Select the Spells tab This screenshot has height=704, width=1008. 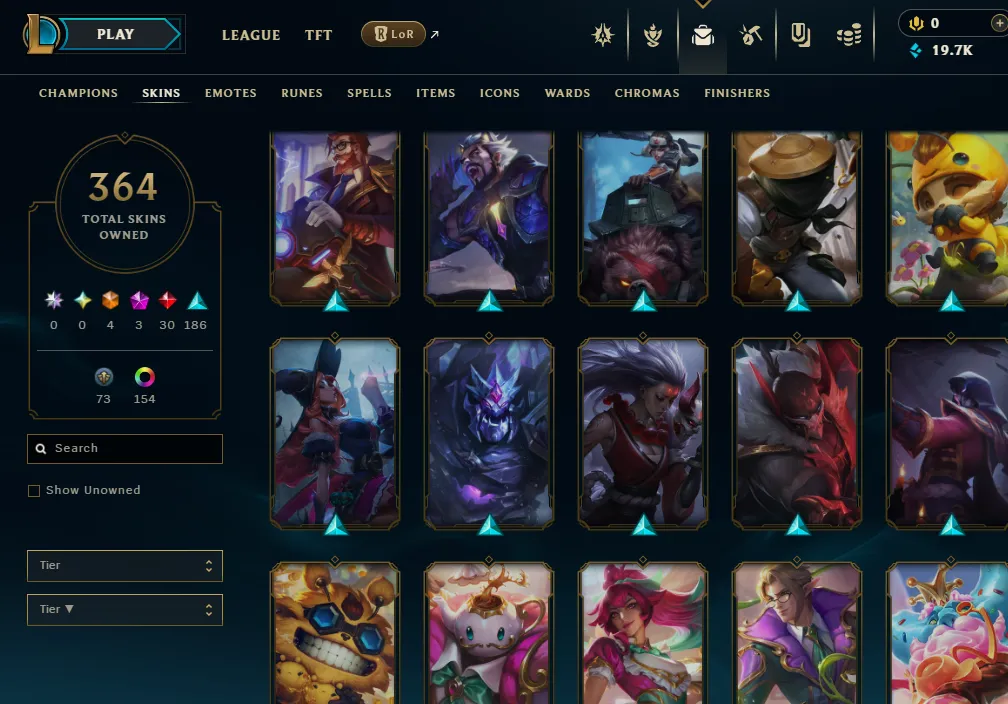coord(369,93)
